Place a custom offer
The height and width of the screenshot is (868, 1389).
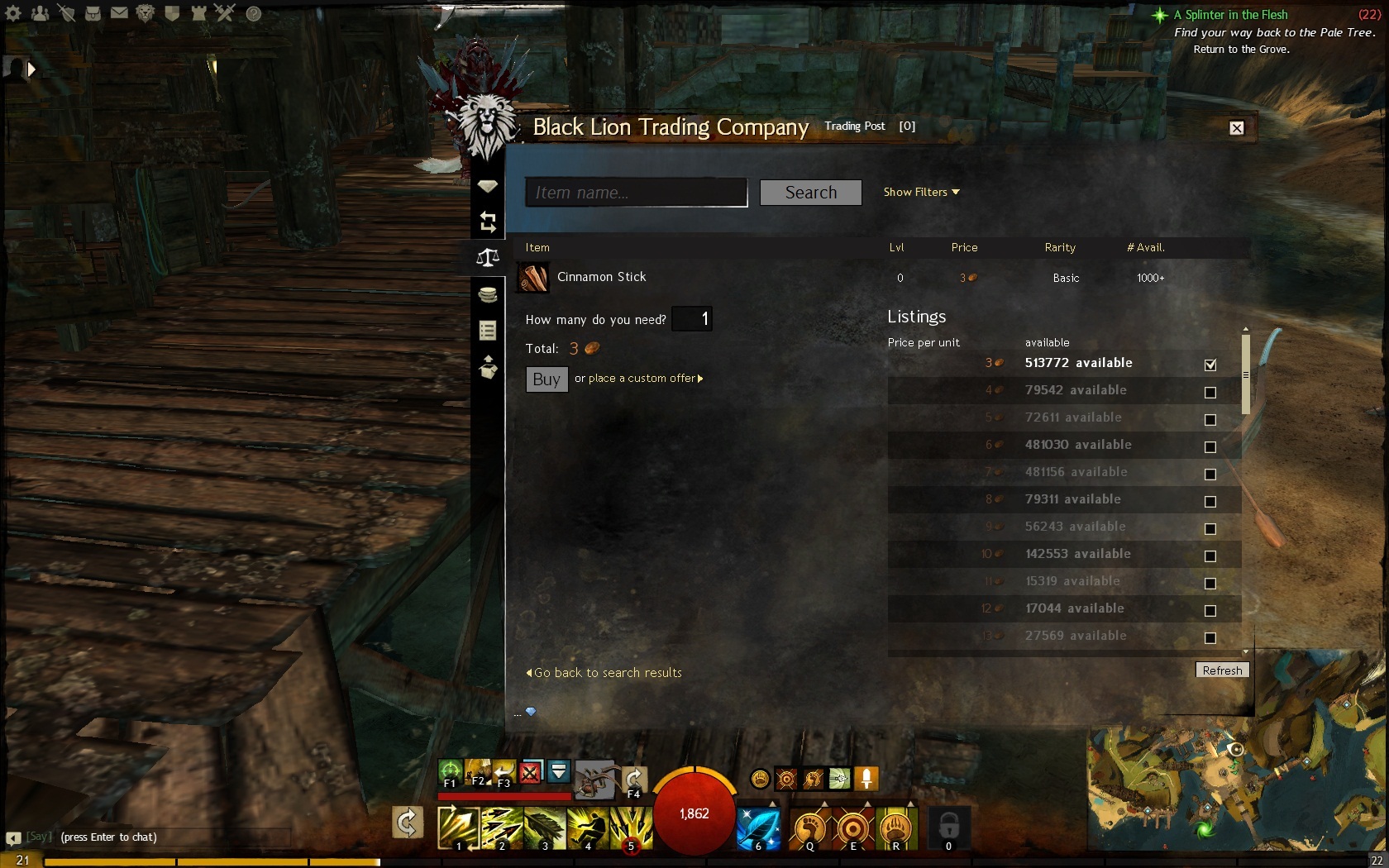638,379
